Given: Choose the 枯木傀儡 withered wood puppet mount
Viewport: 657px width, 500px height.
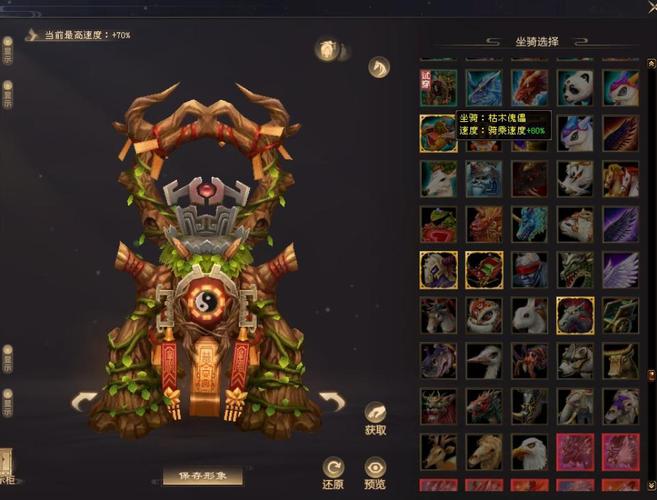Looking at the screenshot, I should click(x=438, y=133).
